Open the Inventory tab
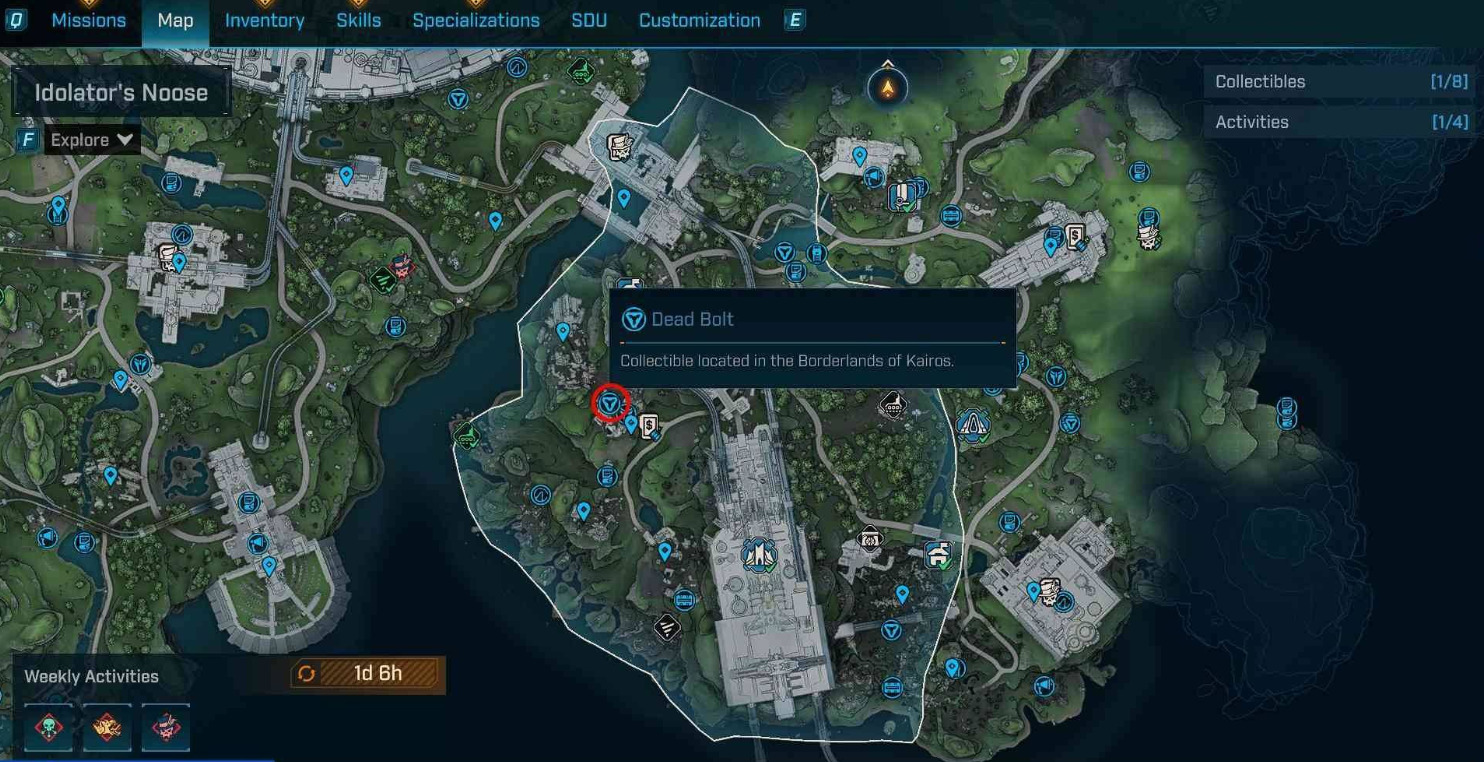 [264, 20]
